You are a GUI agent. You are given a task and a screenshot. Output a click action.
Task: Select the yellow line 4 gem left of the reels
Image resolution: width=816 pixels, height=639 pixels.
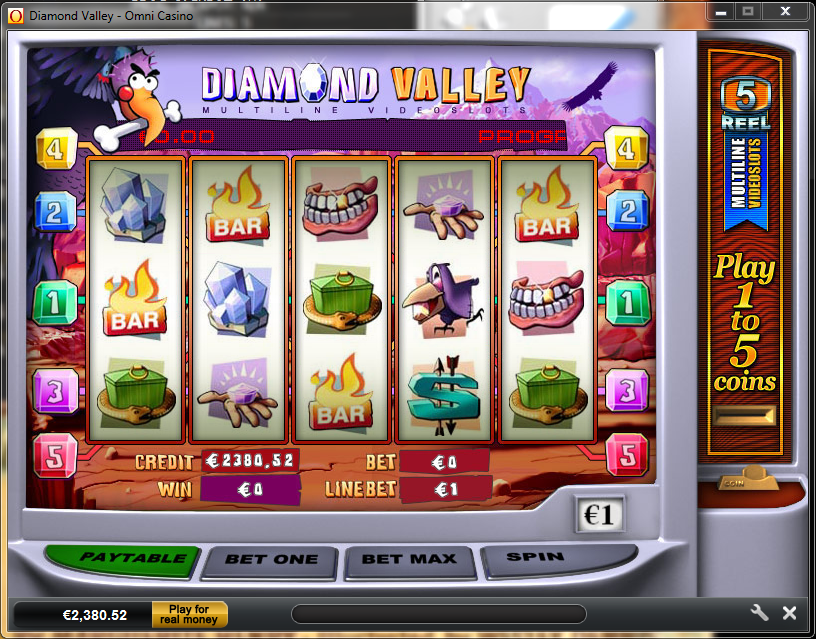point(56,150)
